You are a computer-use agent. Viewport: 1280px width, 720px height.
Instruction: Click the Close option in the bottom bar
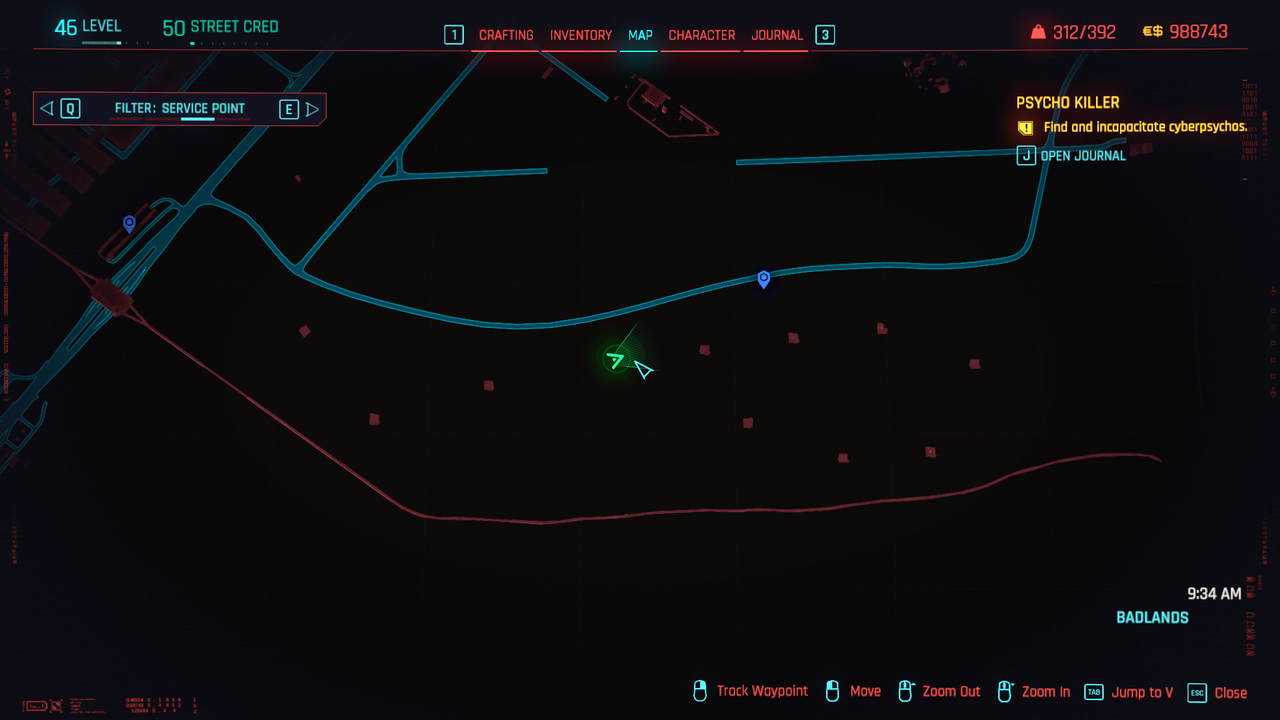pyautogui.click(x=1230, y=692)
